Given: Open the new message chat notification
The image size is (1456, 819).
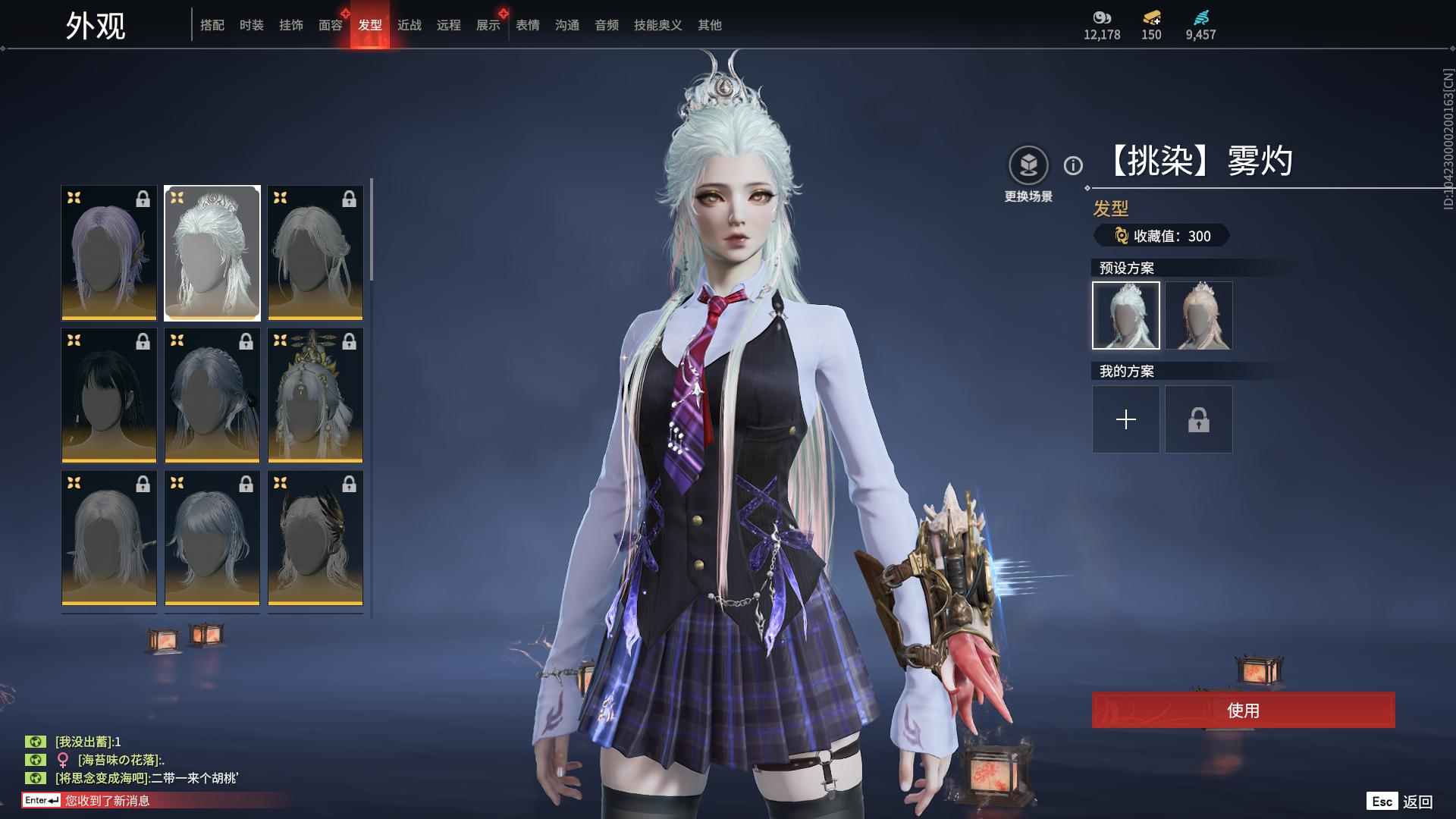Looking at the screenshot, I should click(x=106, y=801).
